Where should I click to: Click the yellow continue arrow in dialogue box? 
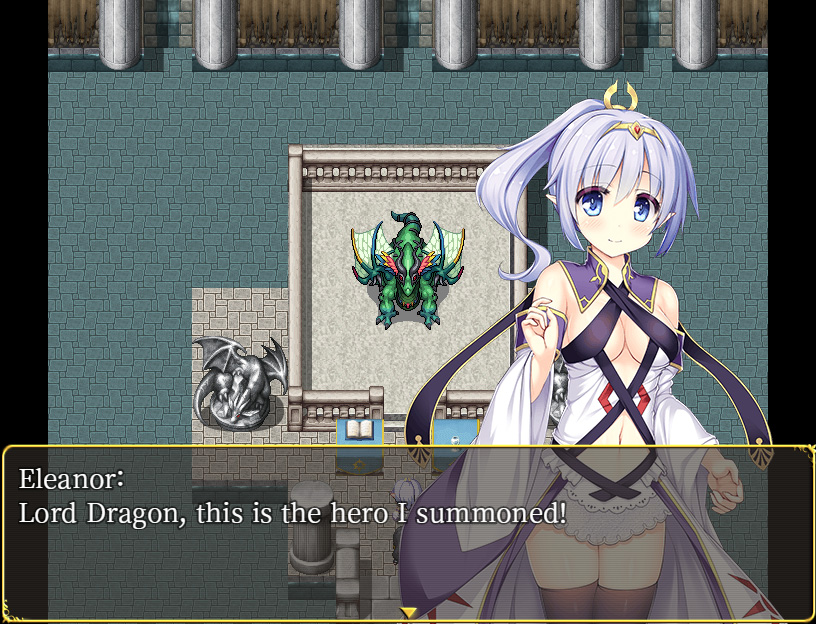tap(408, 612)
